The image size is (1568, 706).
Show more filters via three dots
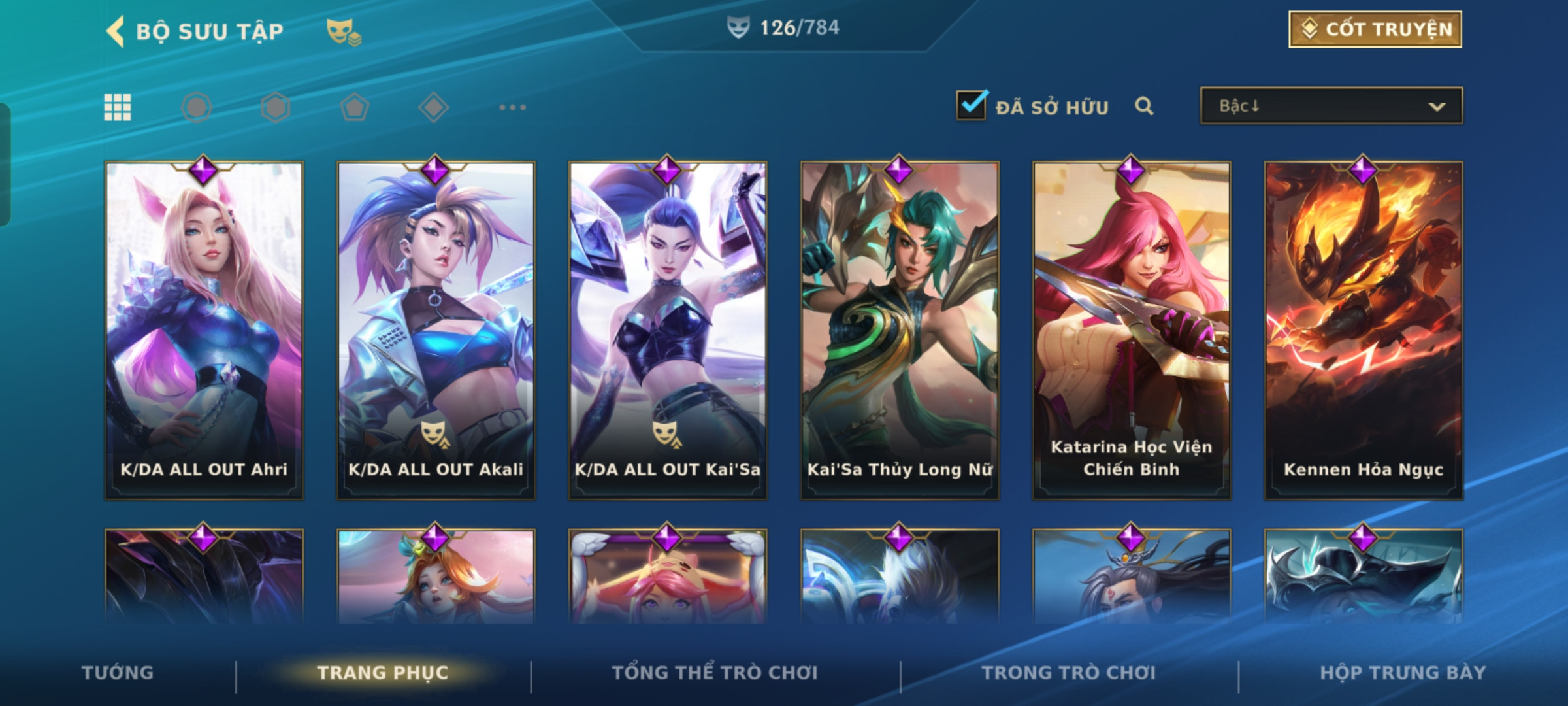[x=512, y=107]
